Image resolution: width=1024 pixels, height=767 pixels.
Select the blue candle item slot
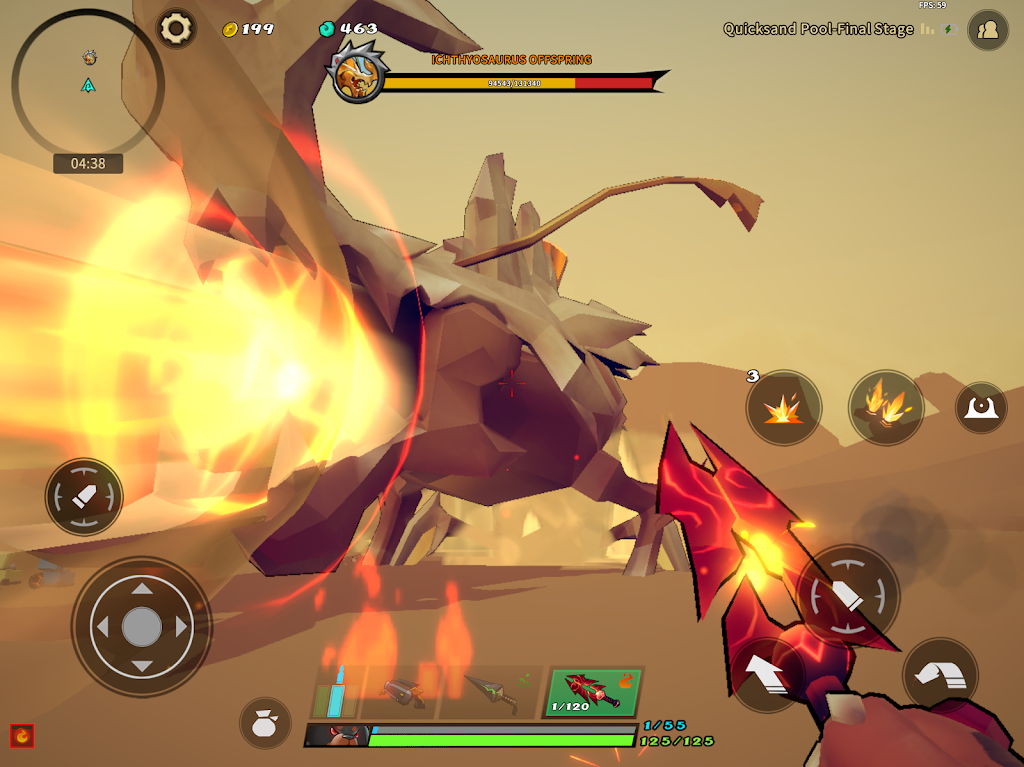point(336,692)
